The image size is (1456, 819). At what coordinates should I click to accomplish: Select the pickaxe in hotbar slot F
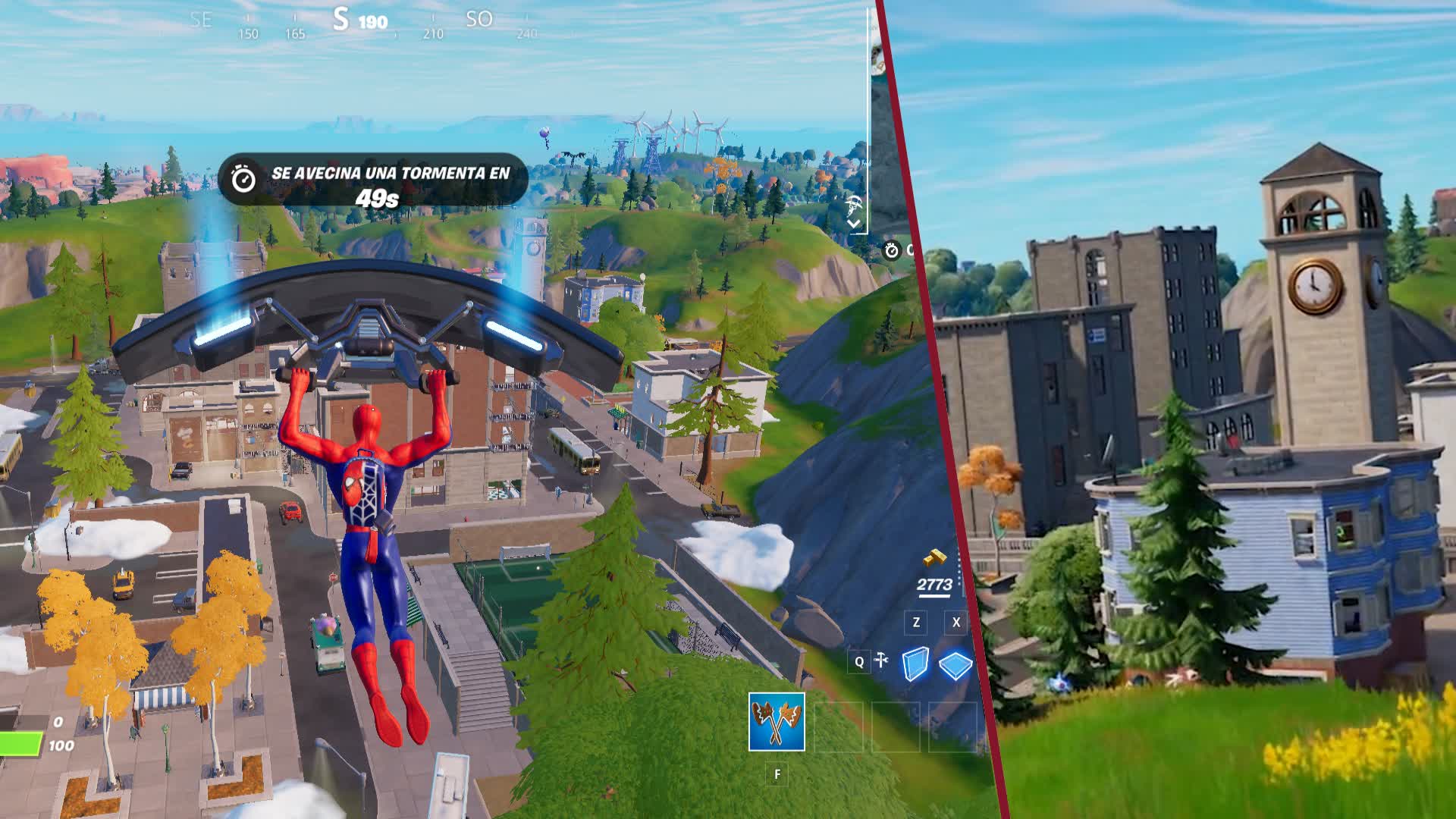(x=776, y=720)
